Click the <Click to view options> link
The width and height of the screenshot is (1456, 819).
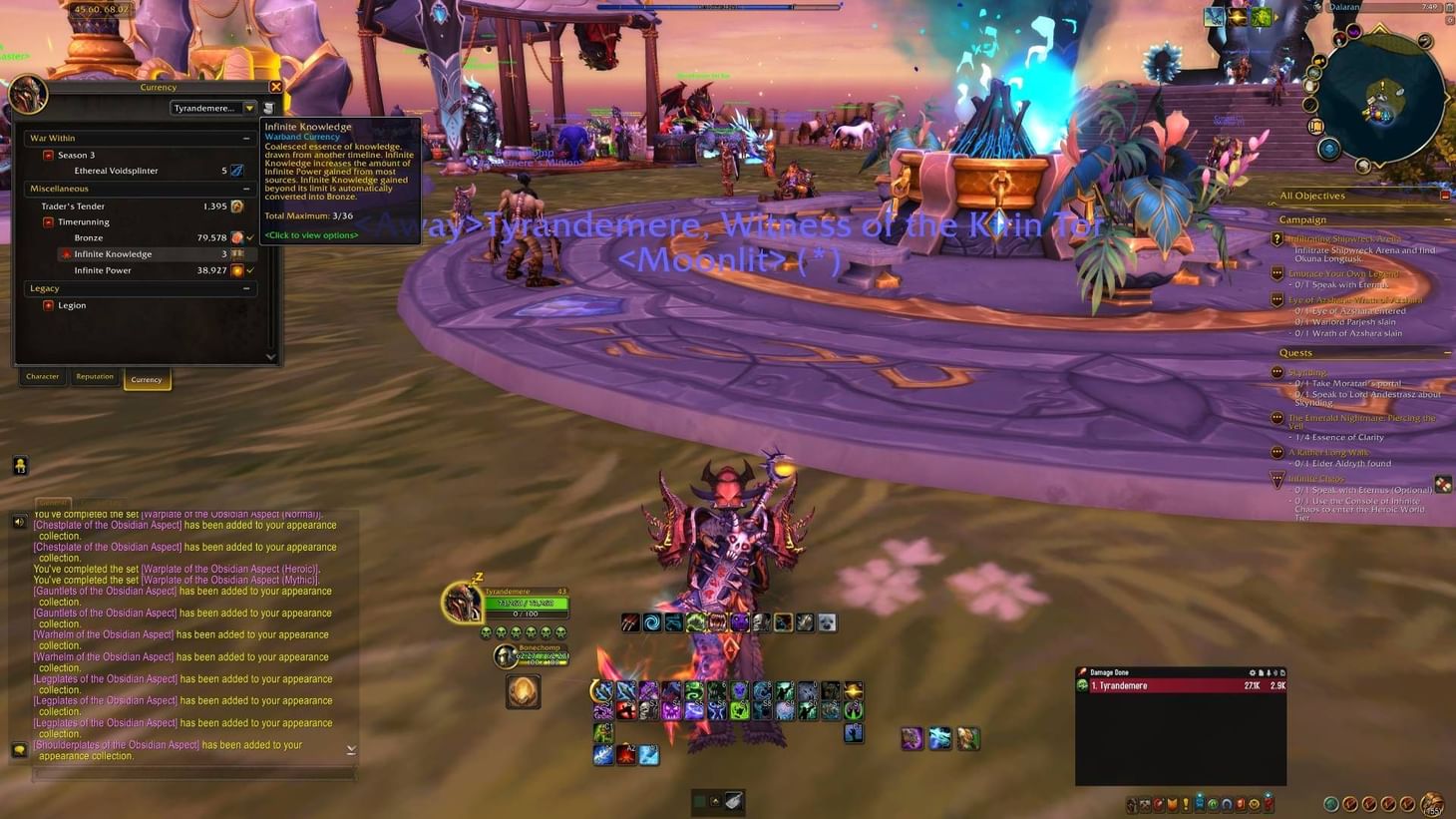[310, 234]
